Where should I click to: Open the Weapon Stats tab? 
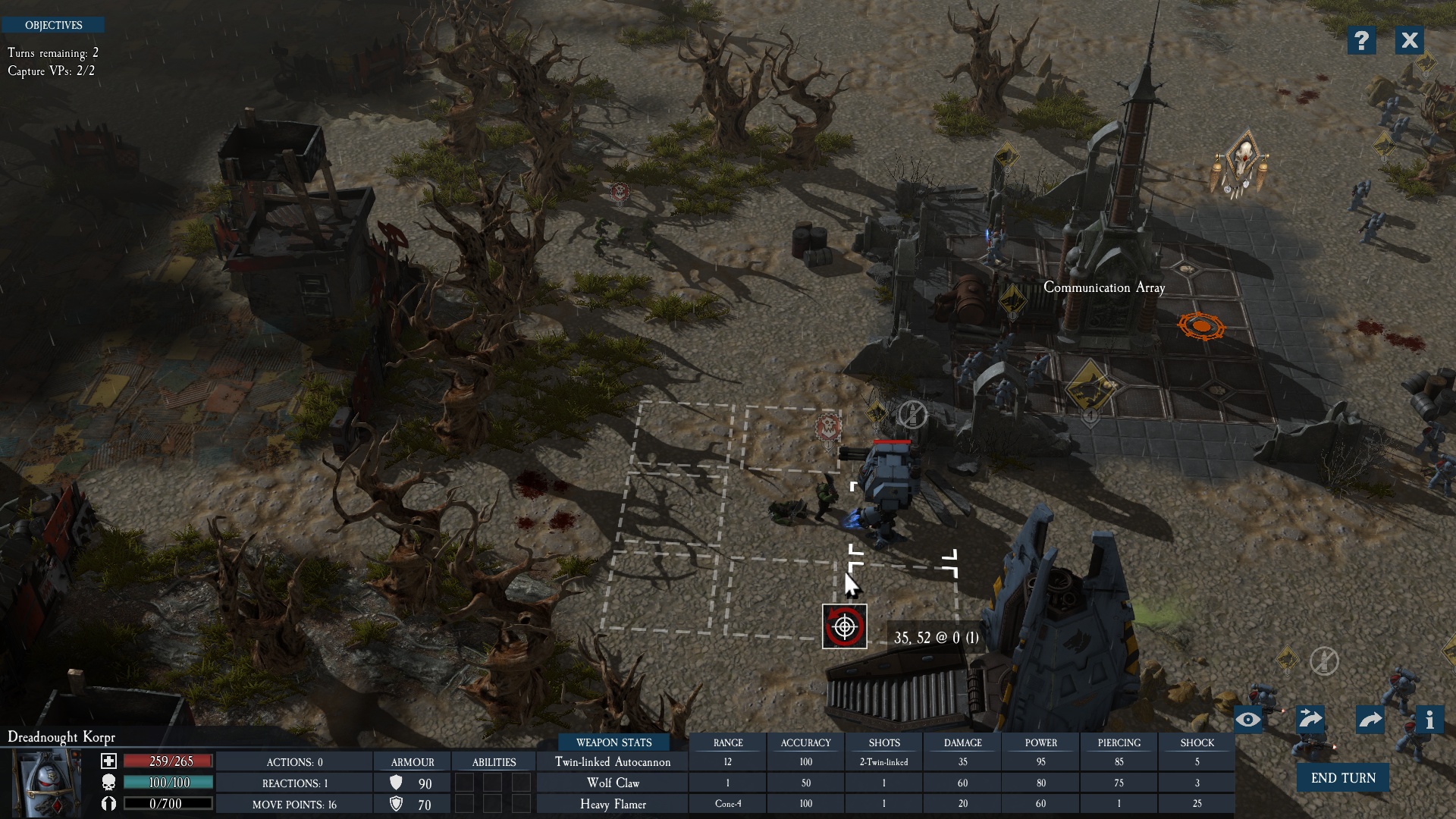pyautogui.click(x=613, y=742)
